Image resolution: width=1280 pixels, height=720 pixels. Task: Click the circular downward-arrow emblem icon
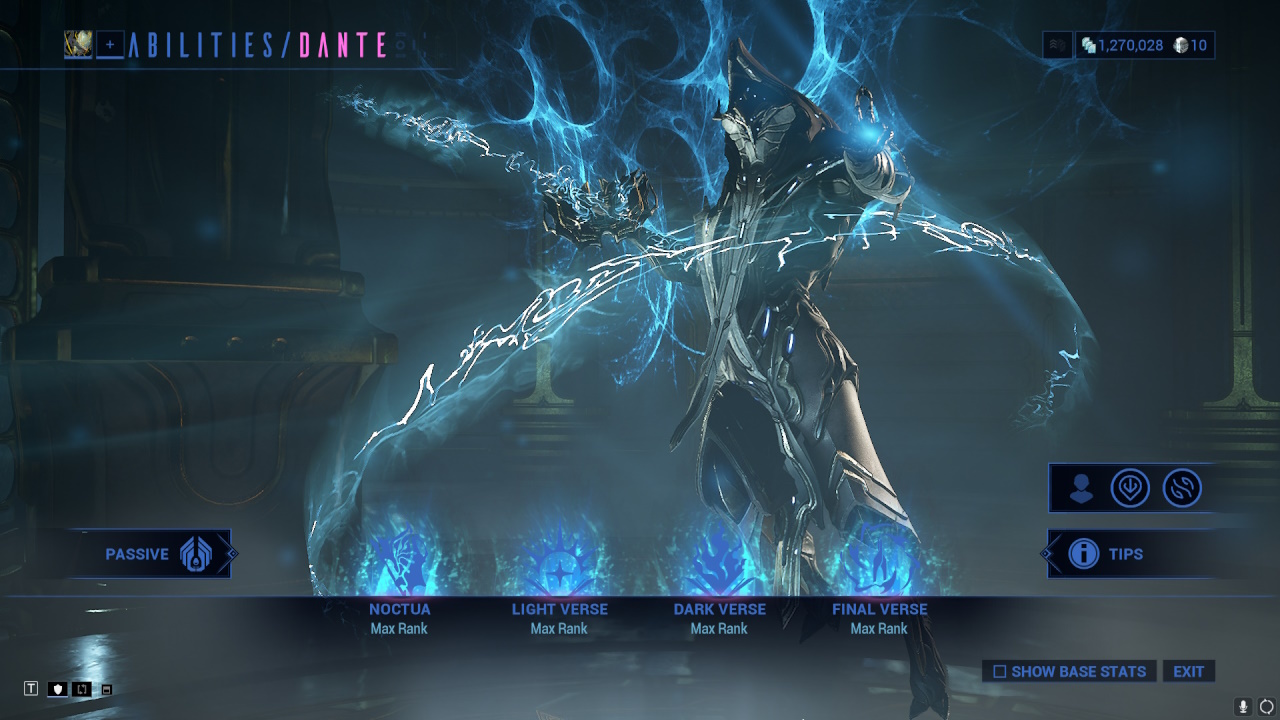click(x=1130, y=489)
